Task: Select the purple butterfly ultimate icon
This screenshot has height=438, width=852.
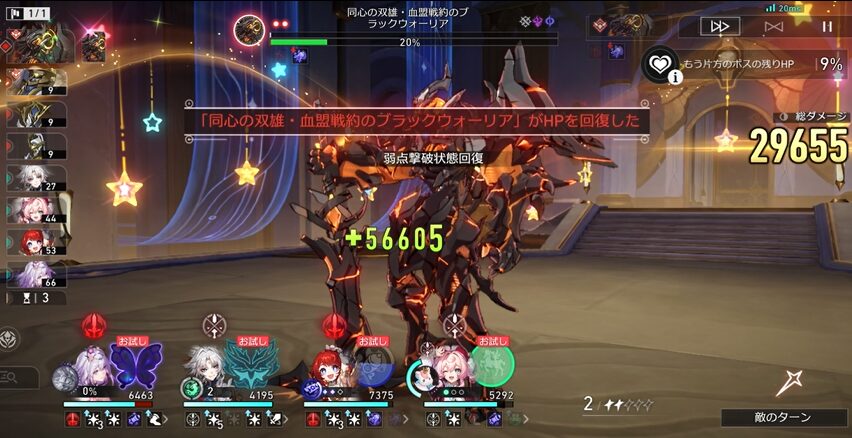Action: [x=135, y=365]
